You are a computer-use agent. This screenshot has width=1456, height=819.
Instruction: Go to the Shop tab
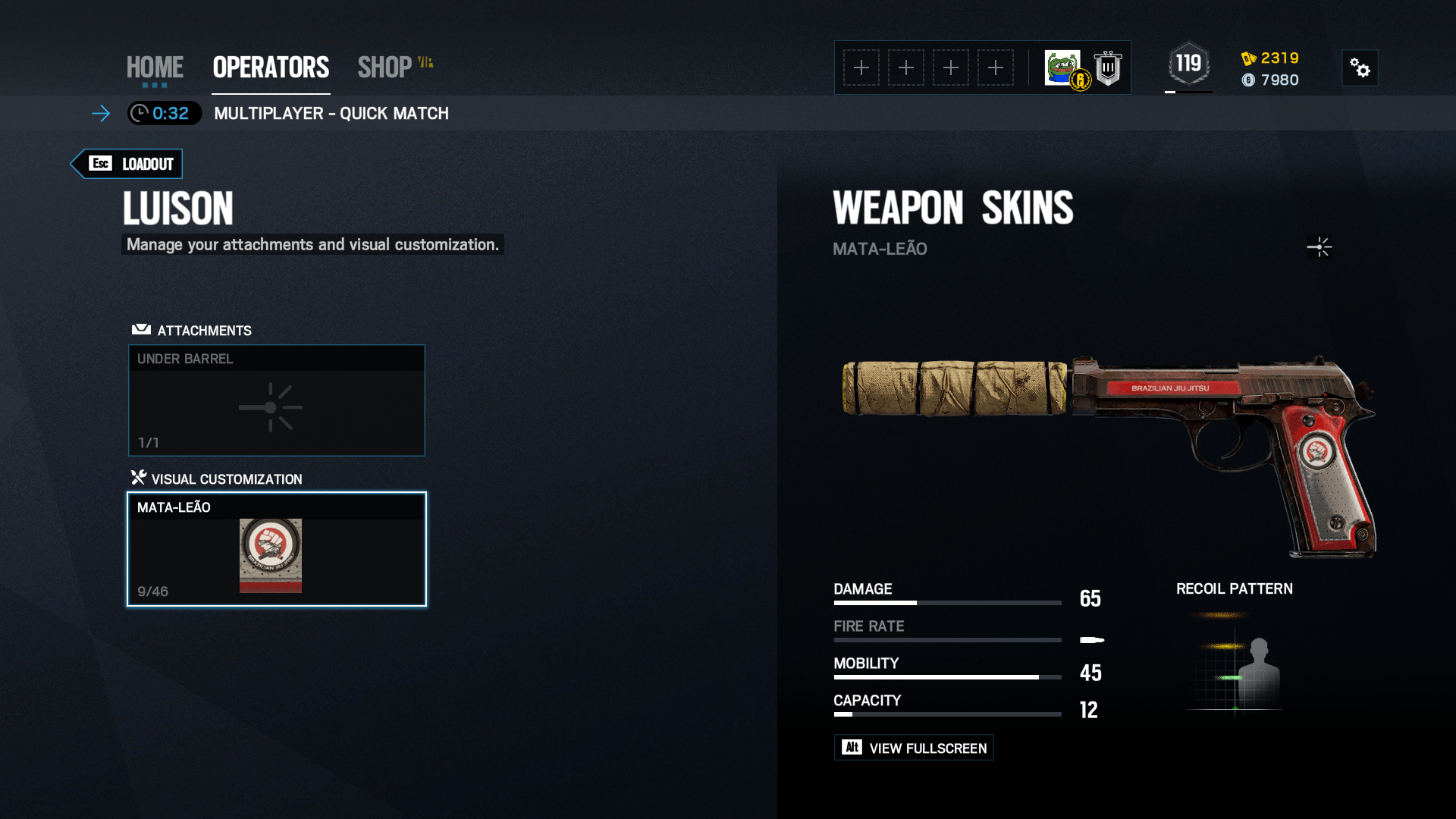[385, 67]
